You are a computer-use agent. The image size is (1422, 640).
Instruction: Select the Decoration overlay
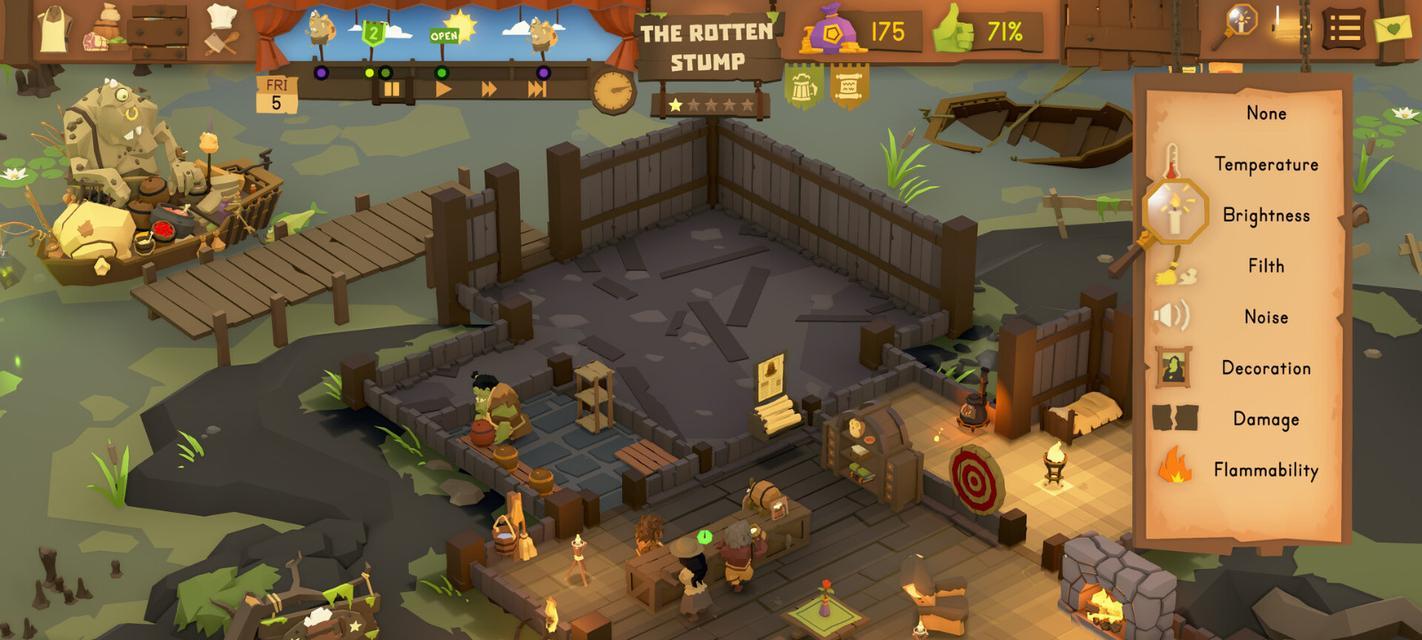(x=1265, y=368)
